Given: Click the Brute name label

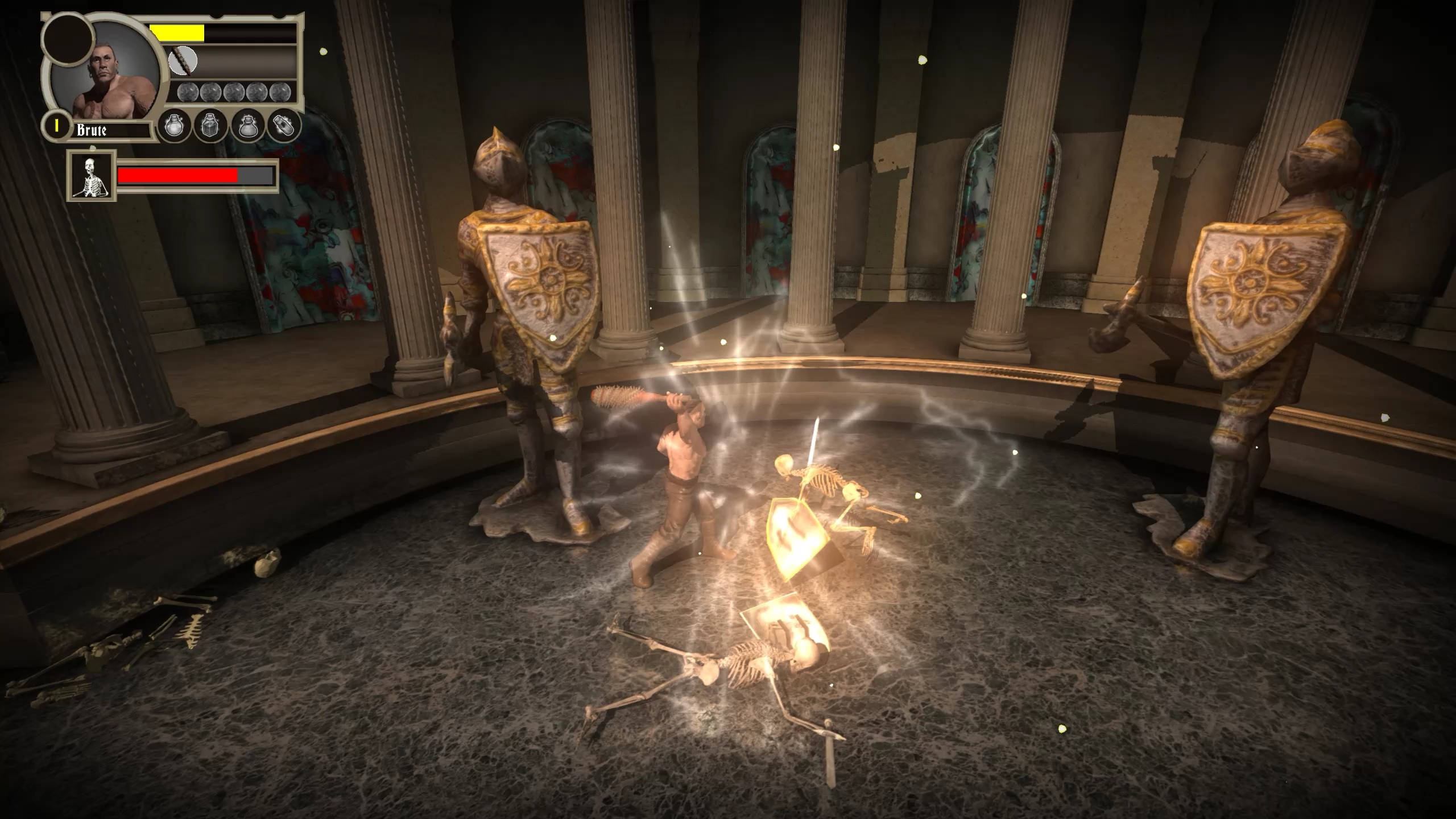Looking at the screenshot, I should [93, 131].
